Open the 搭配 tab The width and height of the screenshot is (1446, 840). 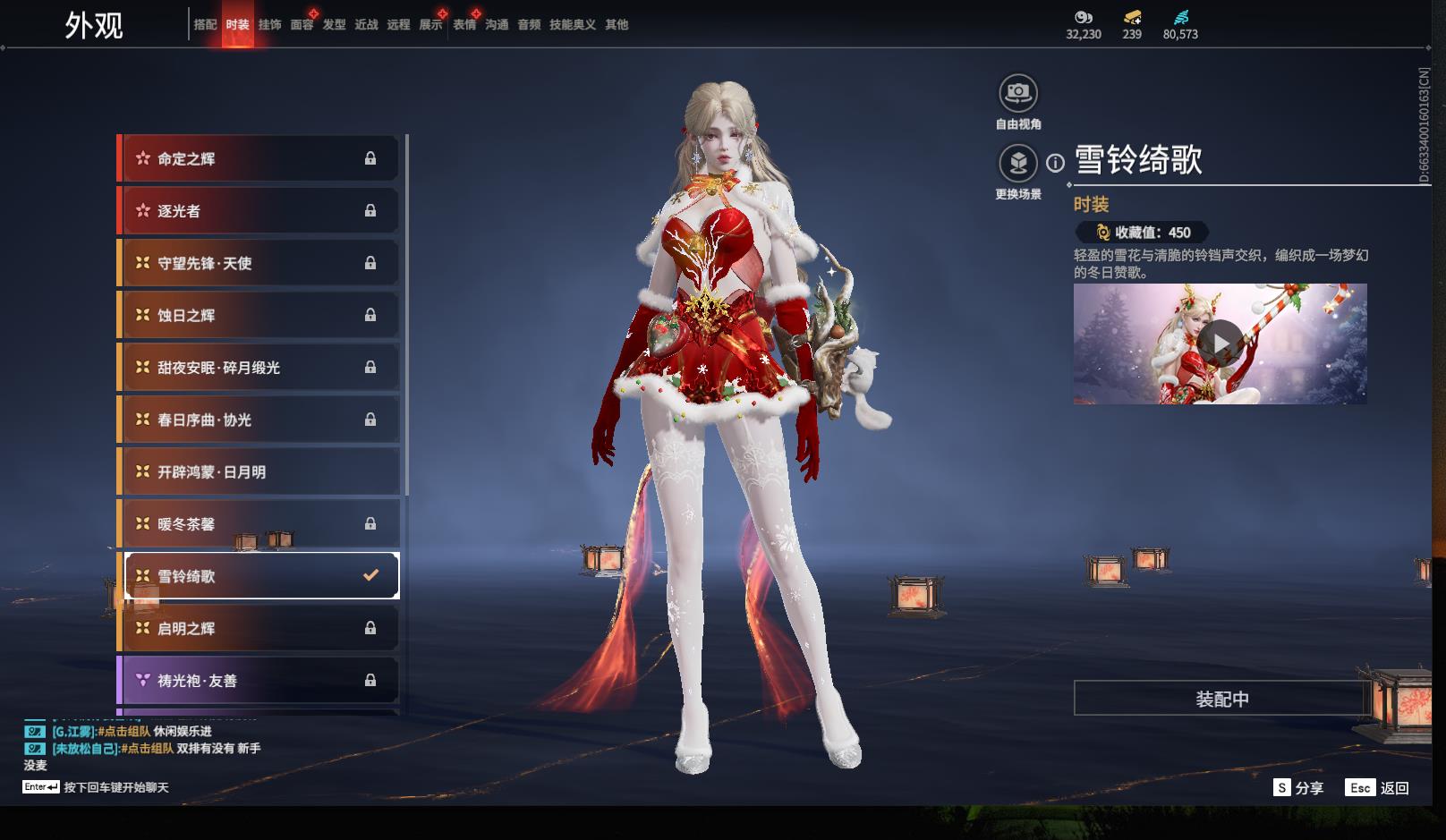205,25
